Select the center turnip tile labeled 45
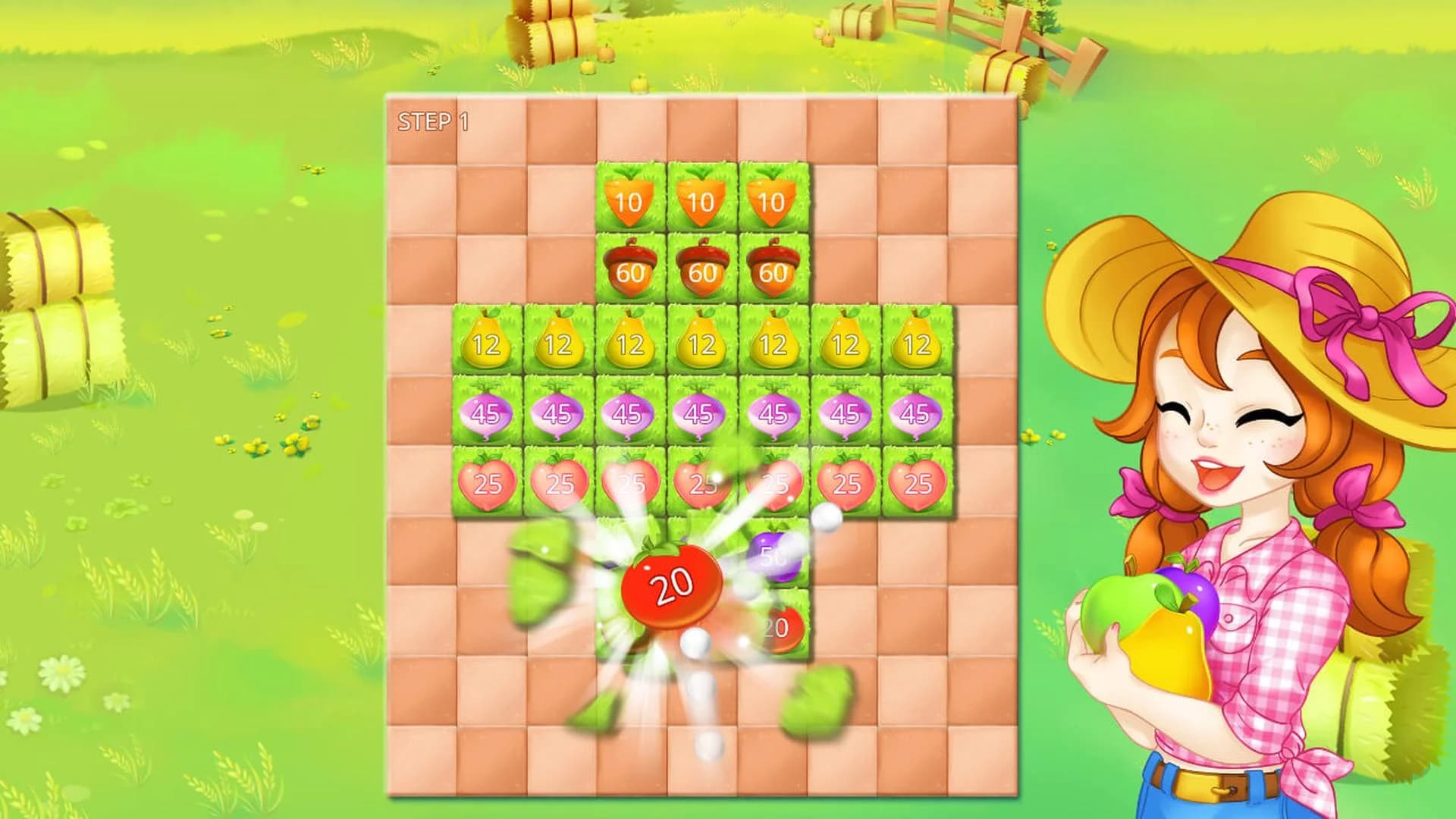This screenshot has width=1456, height=819. [701, 413]
